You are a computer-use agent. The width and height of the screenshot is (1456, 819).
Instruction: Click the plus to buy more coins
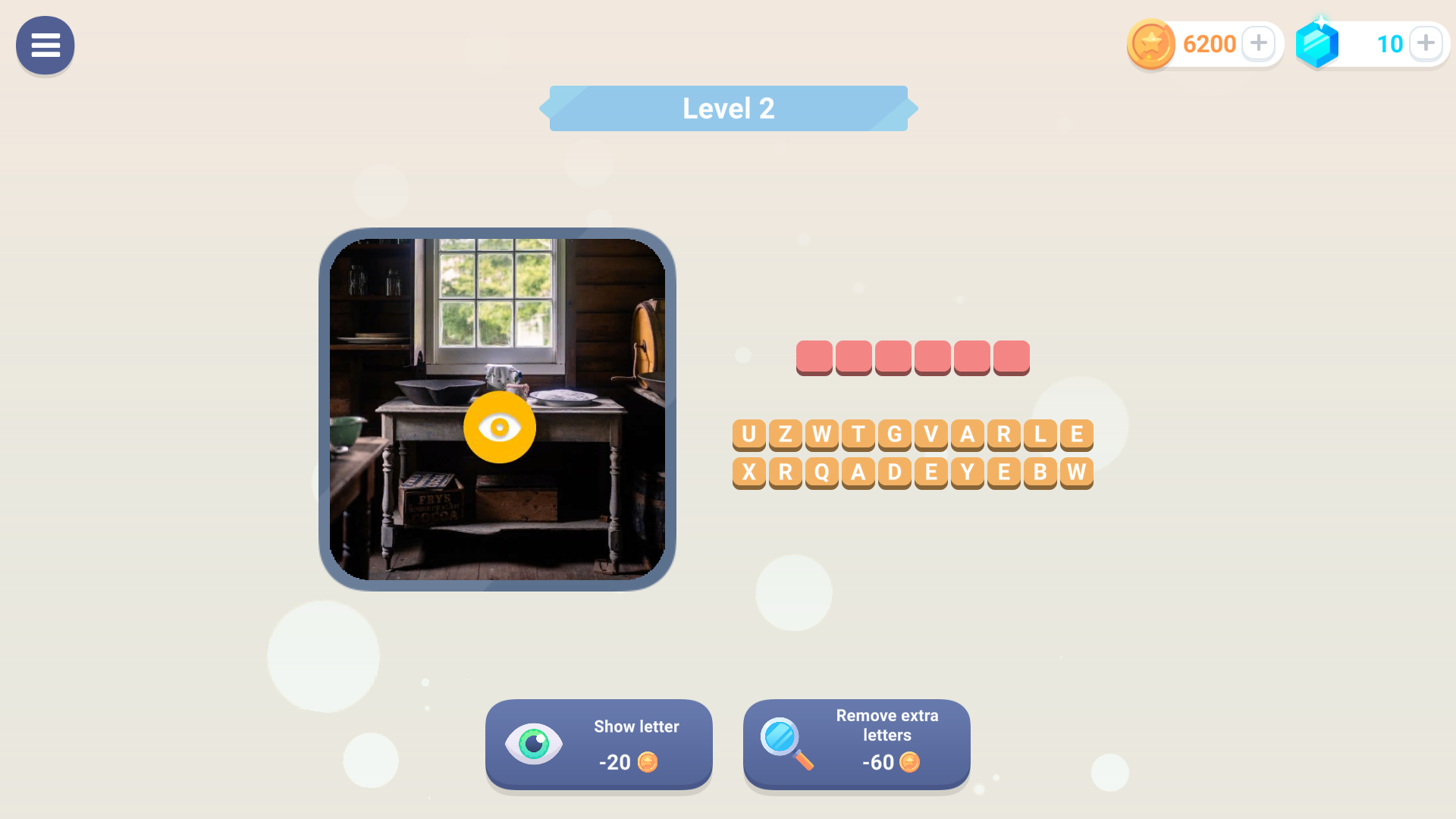tap(1259, 43)
